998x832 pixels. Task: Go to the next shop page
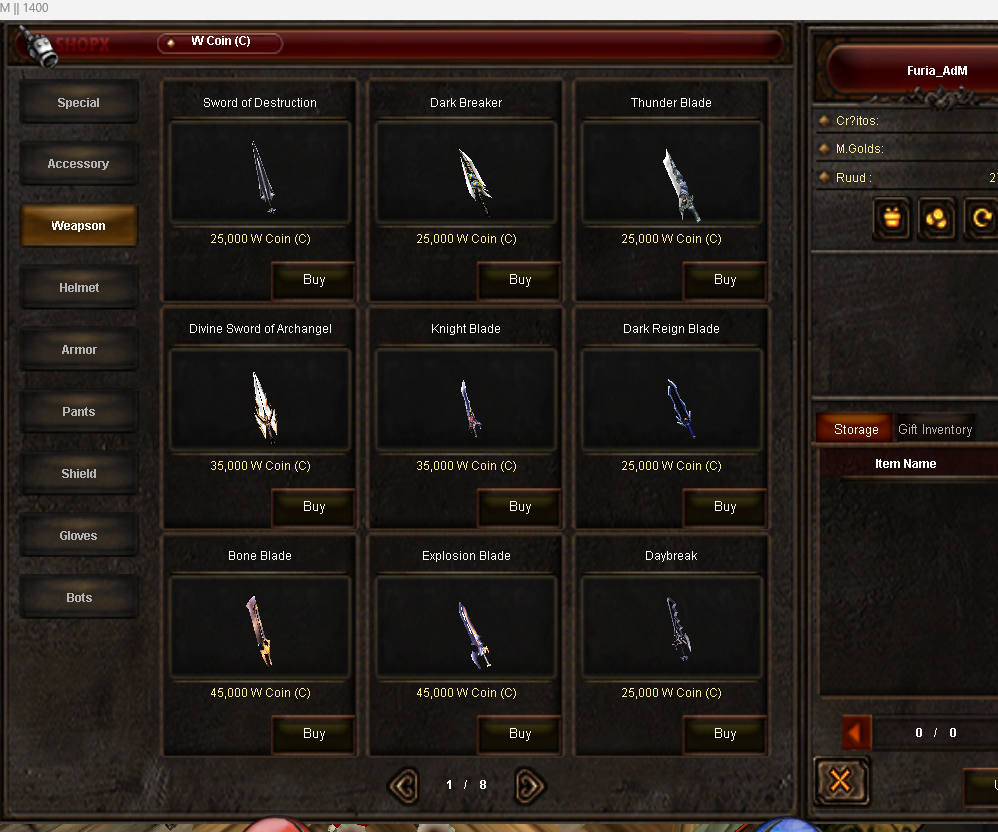pos(530,786)
